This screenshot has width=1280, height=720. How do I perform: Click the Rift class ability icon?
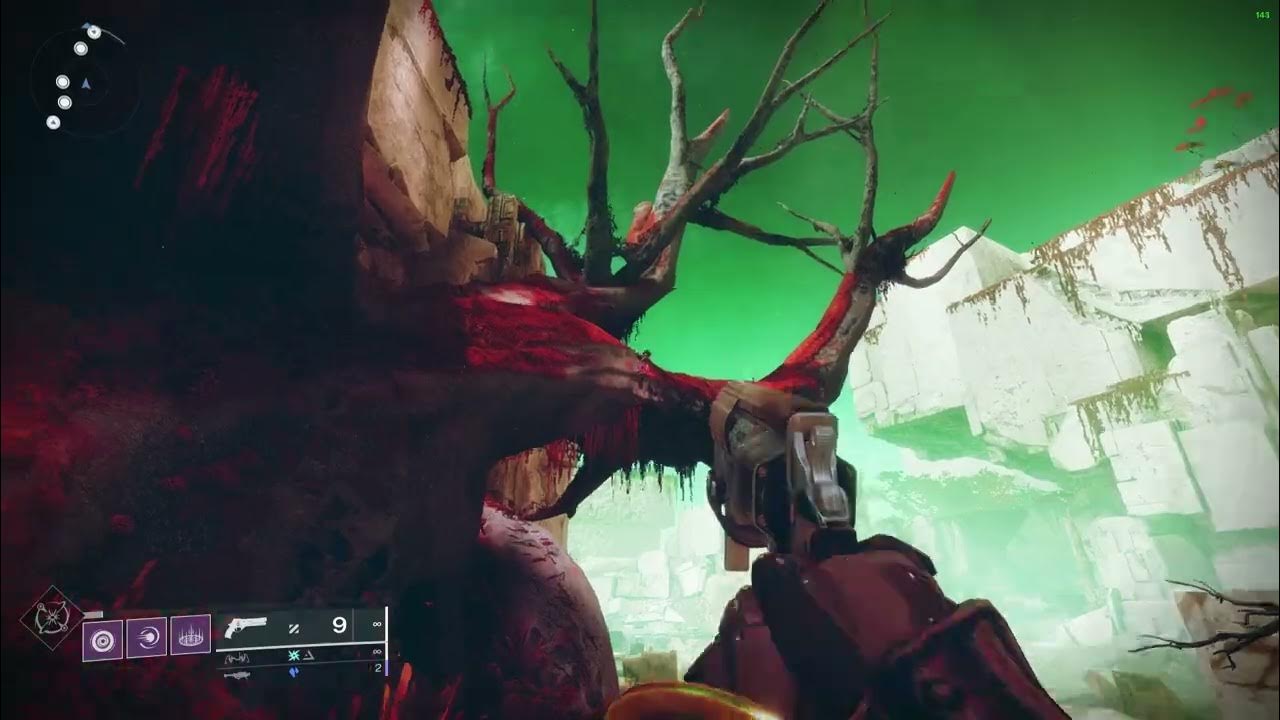190,635
